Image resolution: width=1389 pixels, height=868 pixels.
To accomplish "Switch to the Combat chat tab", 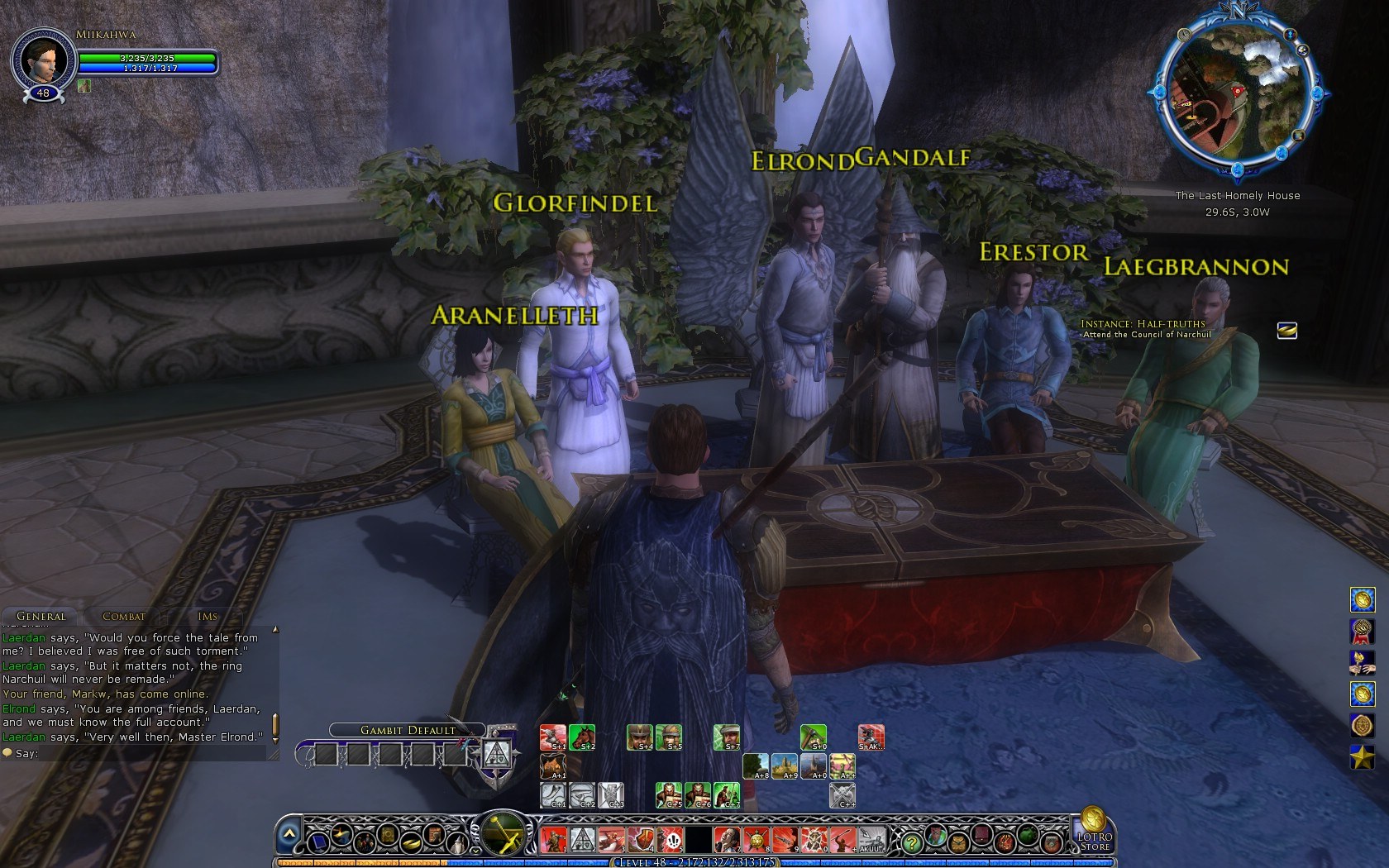I will pyautogui.click(x=122, y=617).
